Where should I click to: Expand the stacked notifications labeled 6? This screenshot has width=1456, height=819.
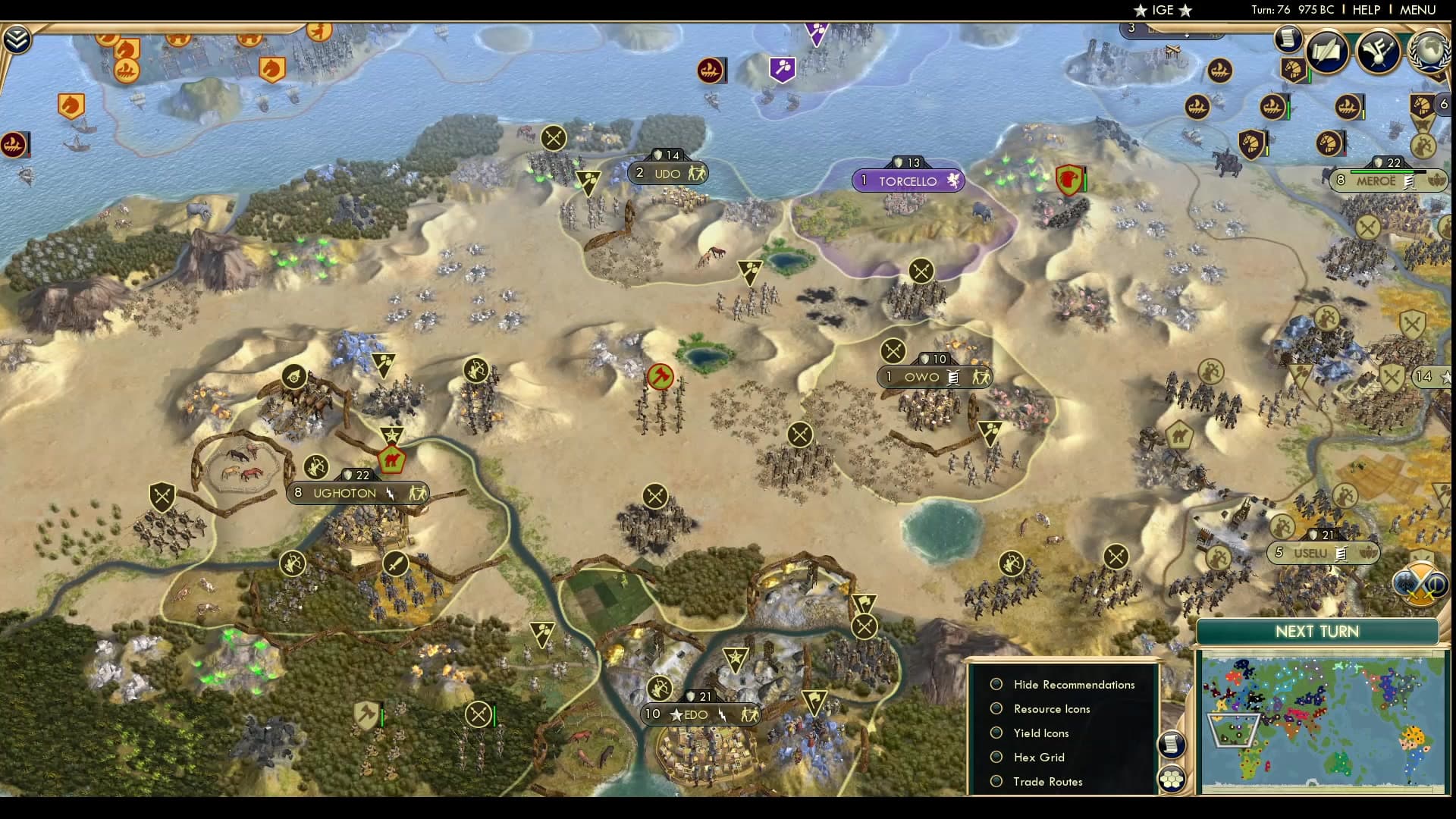point(1445,103)
